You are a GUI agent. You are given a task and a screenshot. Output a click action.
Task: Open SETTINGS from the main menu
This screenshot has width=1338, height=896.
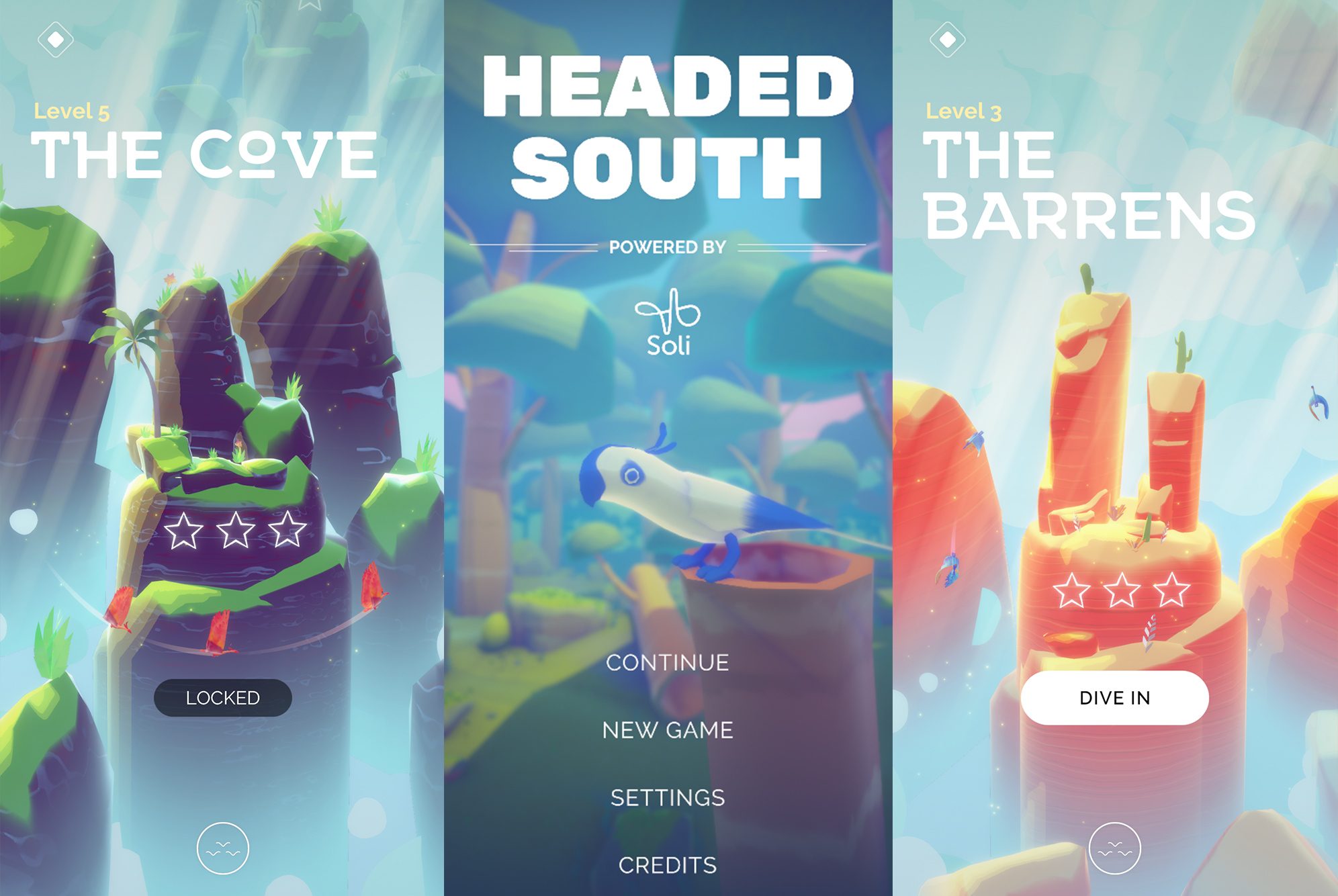coord(667,798)
